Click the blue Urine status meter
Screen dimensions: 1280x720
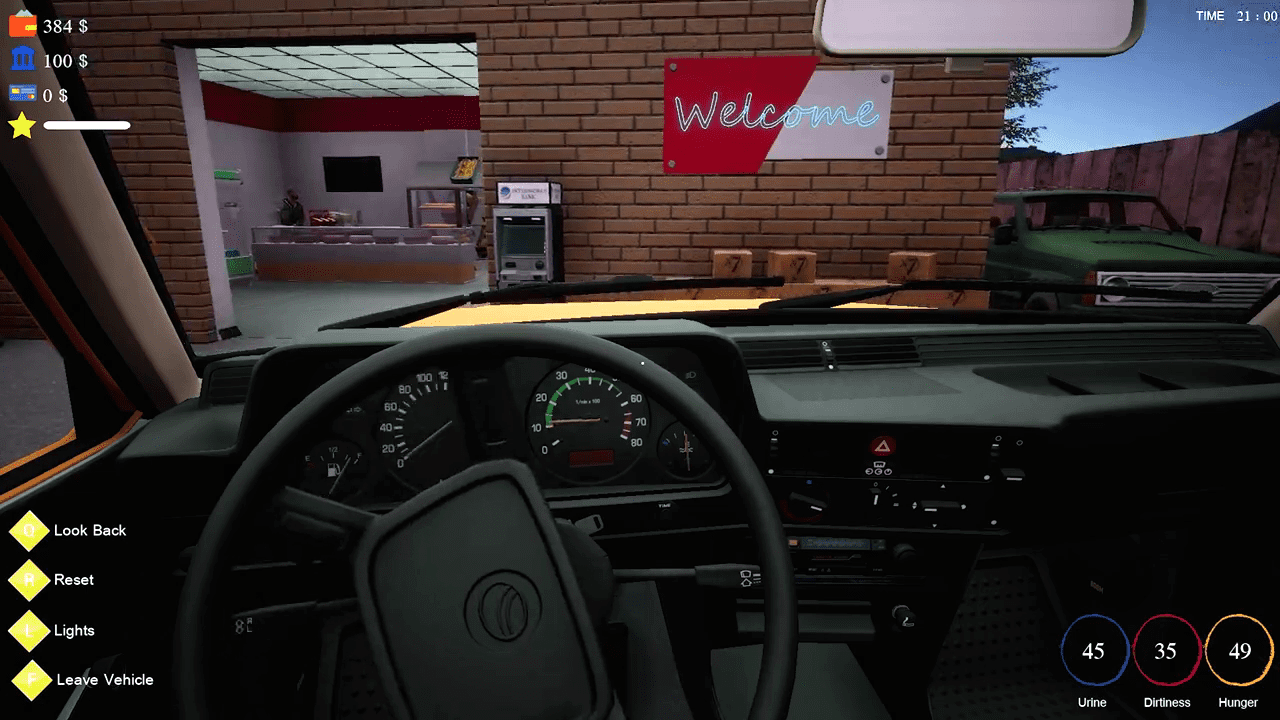[x=1095, y=651]
